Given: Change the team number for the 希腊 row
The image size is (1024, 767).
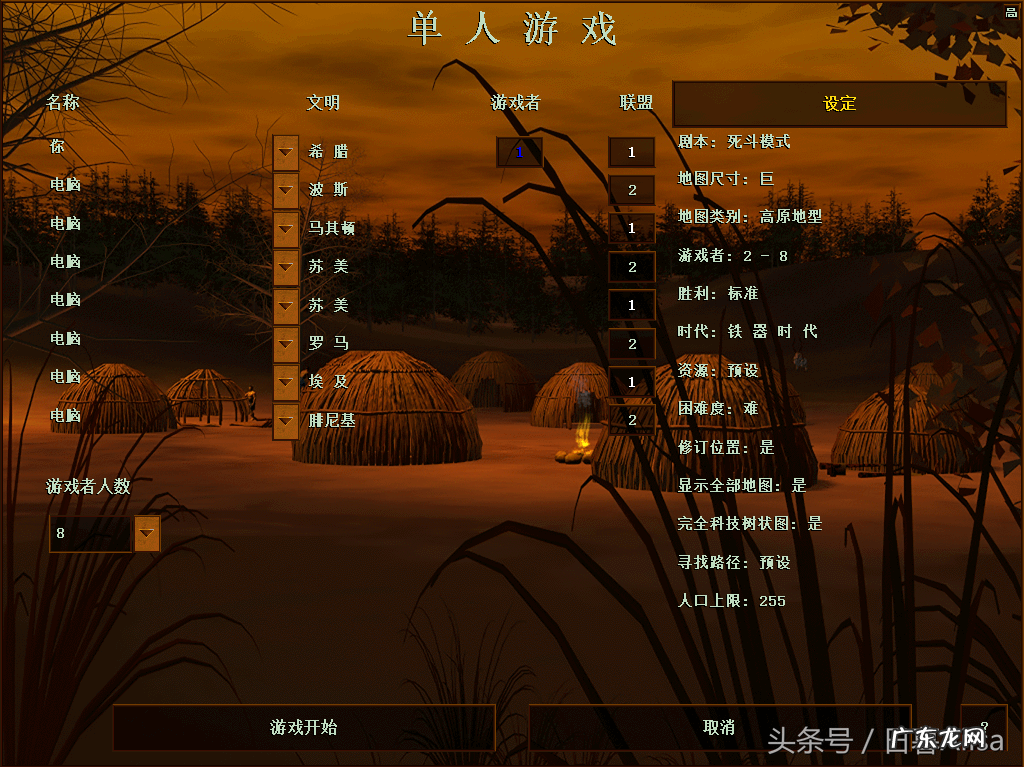Looking at the screenshot, I should (631, 153).
